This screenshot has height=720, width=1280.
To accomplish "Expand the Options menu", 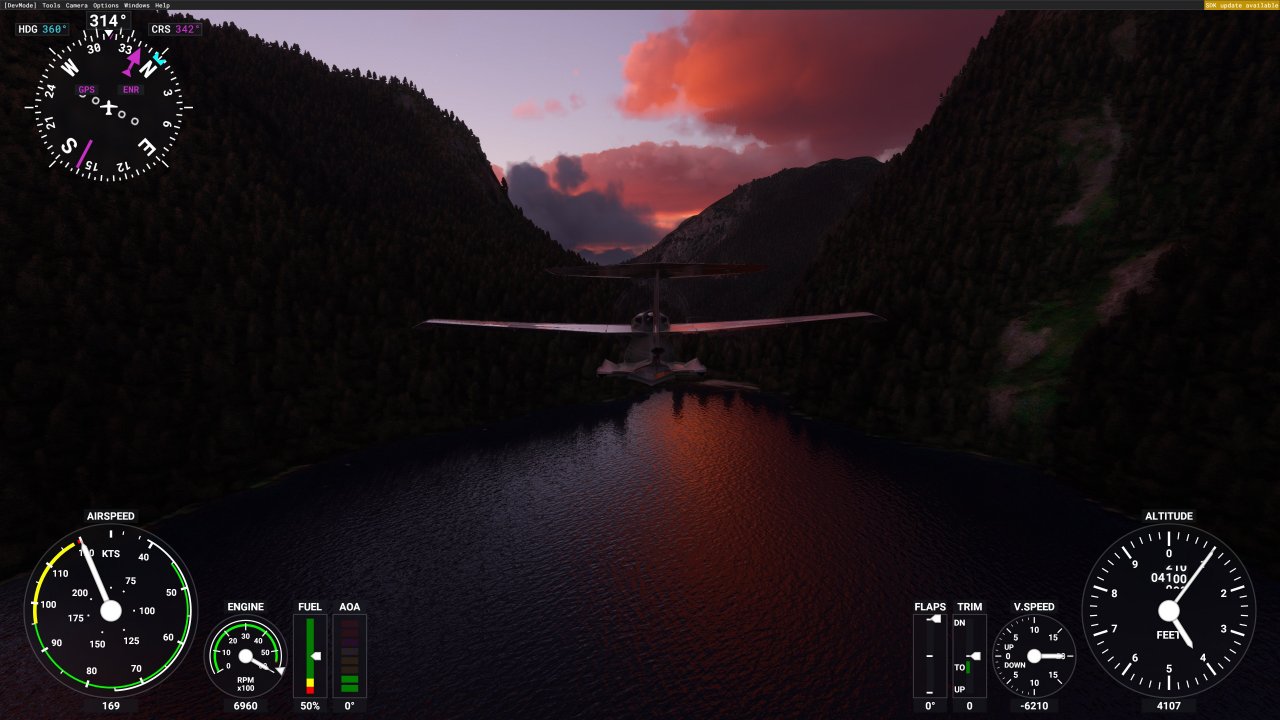I will pos(103,4).
